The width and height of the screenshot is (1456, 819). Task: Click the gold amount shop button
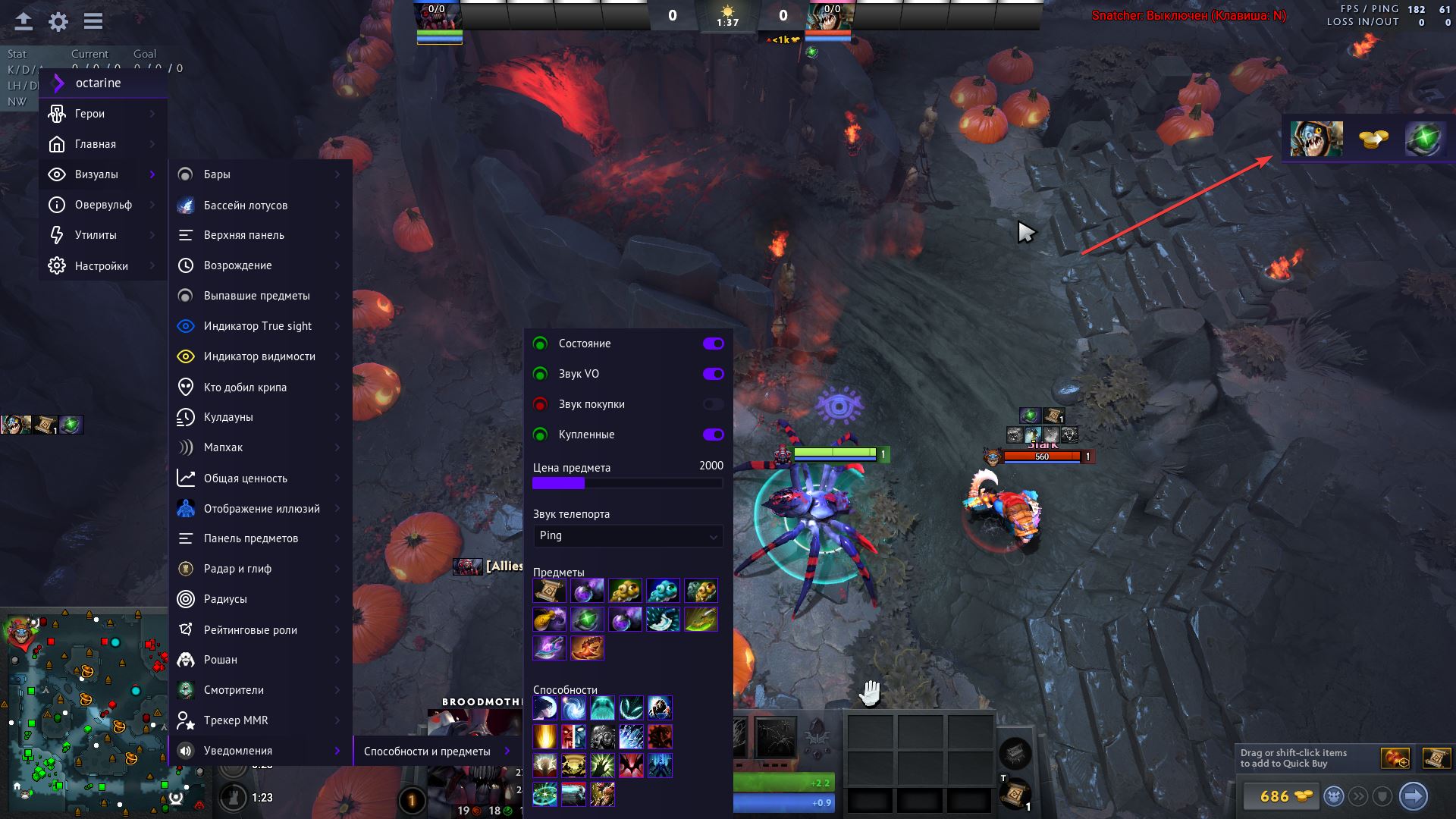(x=1281, y=796)
